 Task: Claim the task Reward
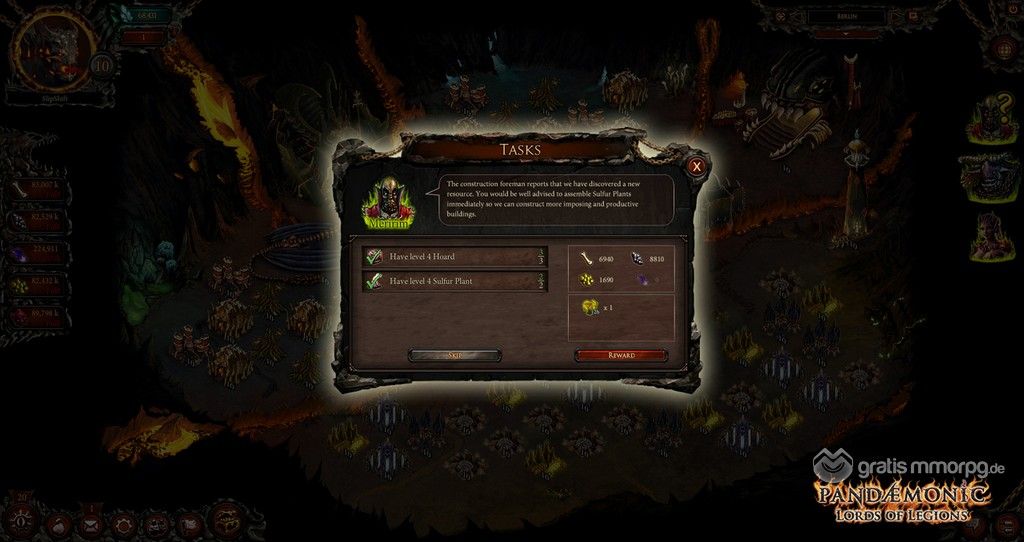(x=621, y=355)
